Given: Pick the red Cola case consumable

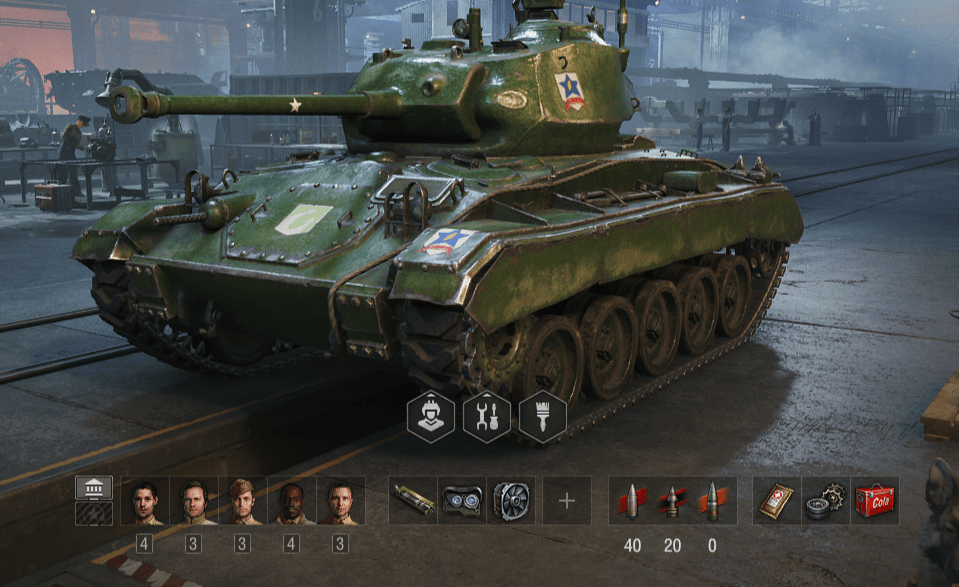Looking at the screenshot, I should 875,500.
